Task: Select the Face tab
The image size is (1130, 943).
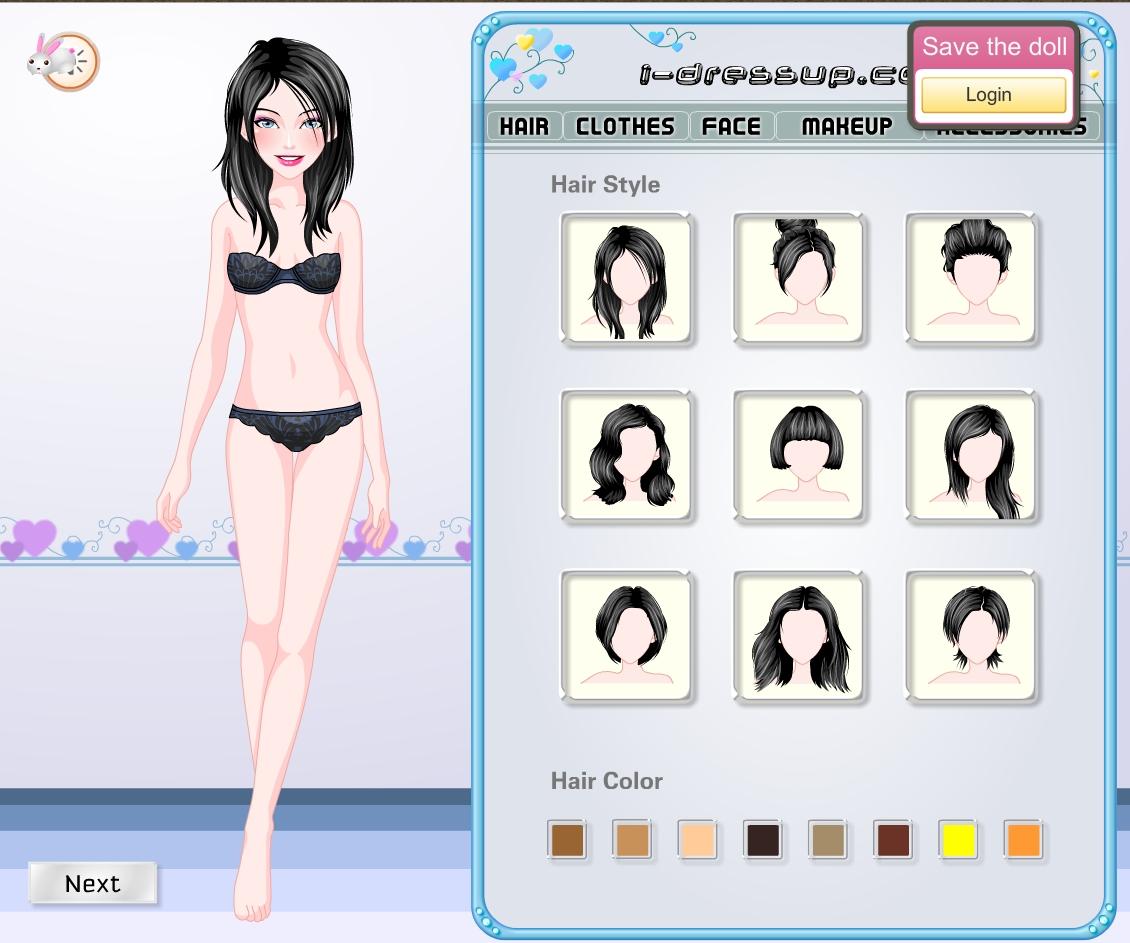Action: [731, 126]
